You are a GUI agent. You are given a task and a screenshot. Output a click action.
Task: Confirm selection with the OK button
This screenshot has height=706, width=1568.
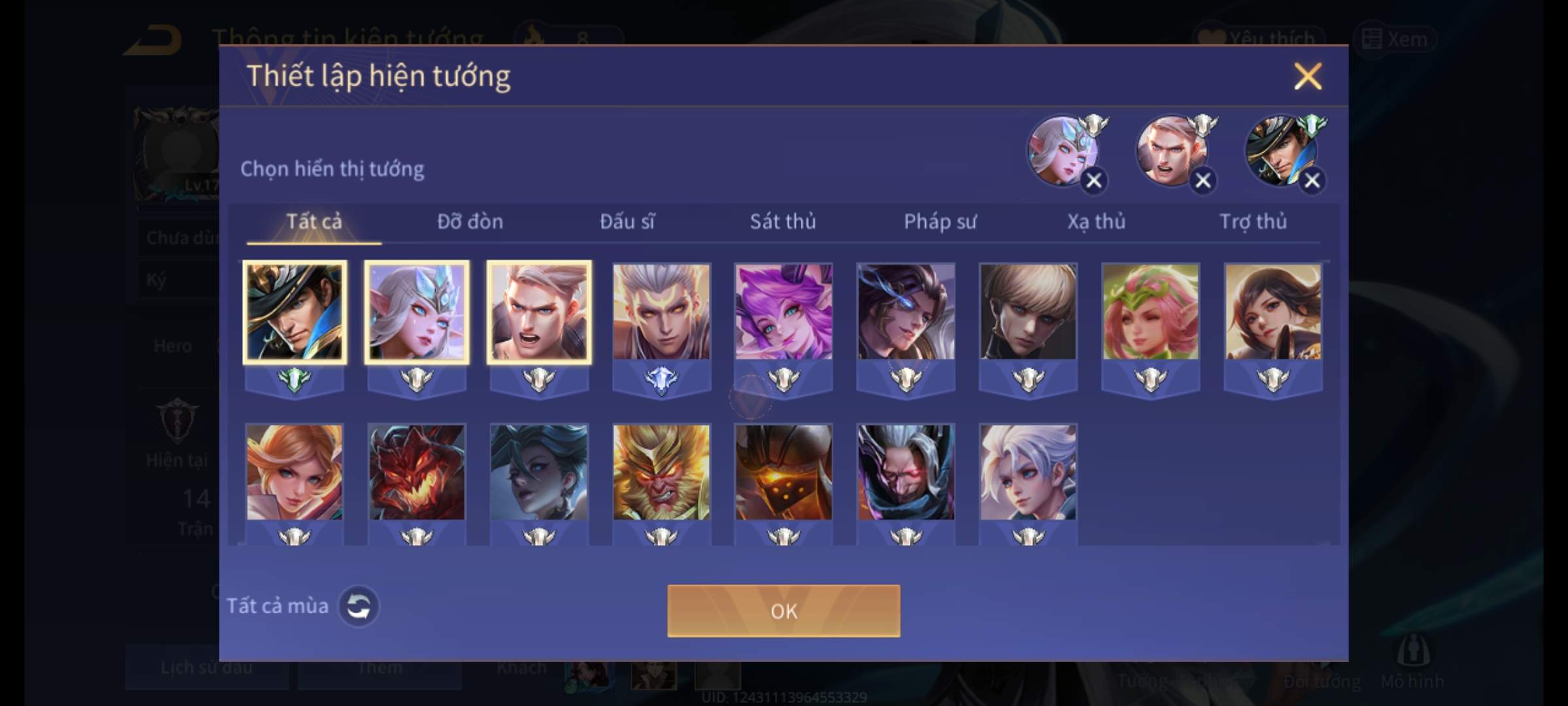tap(783, 611)
